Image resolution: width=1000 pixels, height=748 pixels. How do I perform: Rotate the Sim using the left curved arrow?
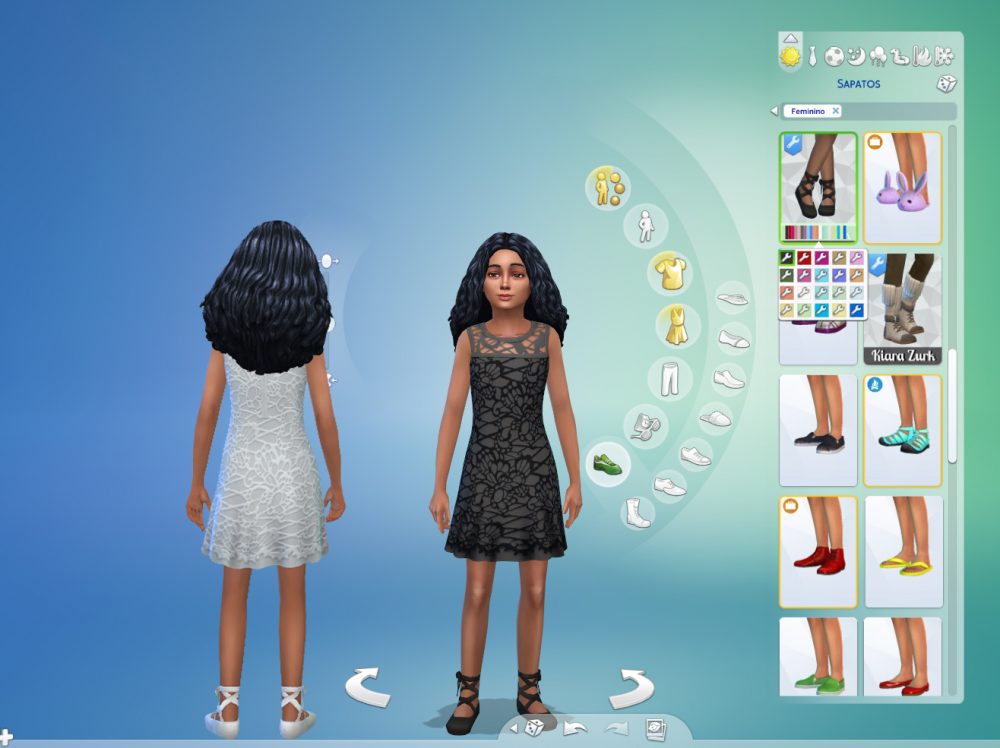tap(367, 689)
